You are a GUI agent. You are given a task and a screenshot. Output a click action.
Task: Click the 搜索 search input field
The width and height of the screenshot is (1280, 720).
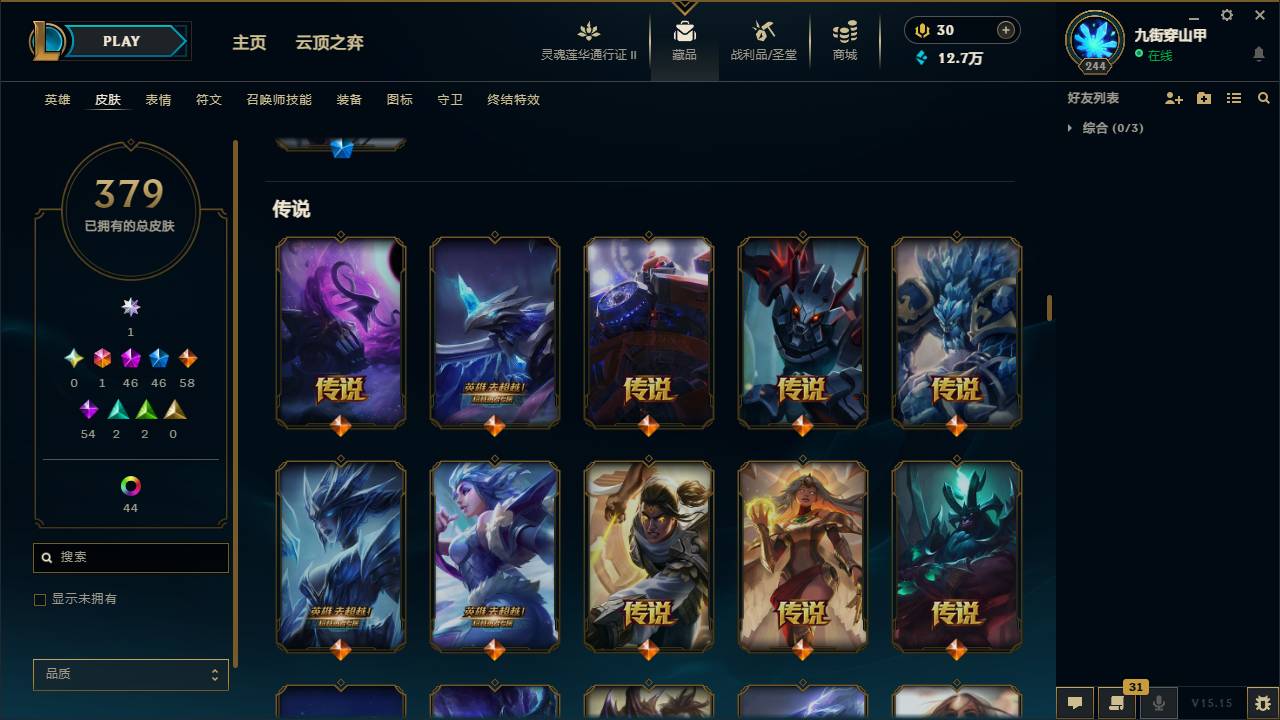pos(130,557)
